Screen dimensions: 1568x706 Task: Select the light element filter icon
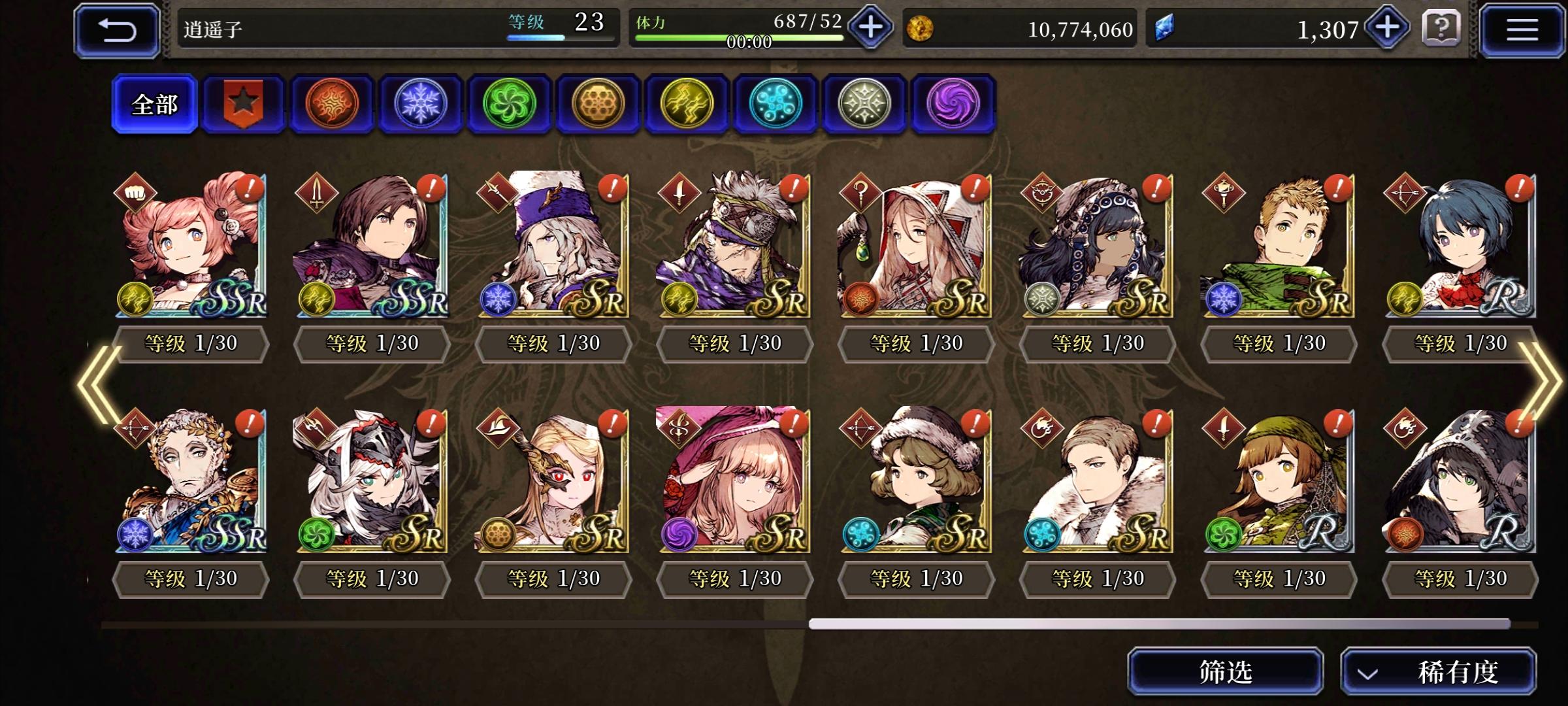click(x=864, y=105)
